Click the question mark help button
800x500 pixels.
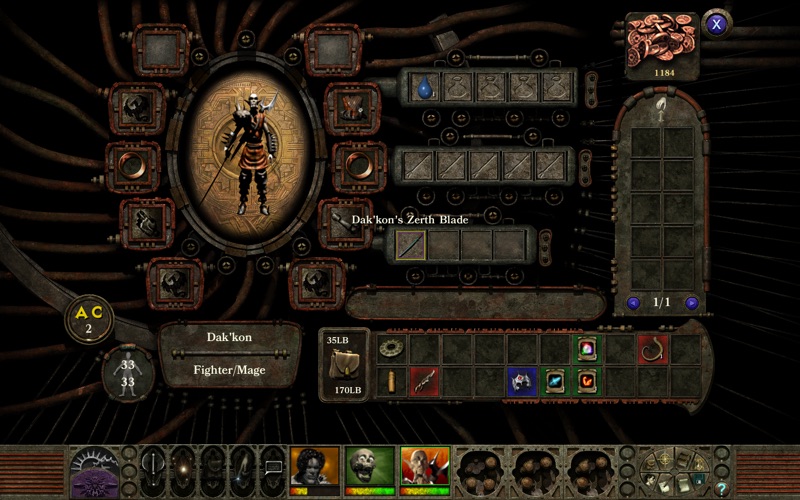722,488
